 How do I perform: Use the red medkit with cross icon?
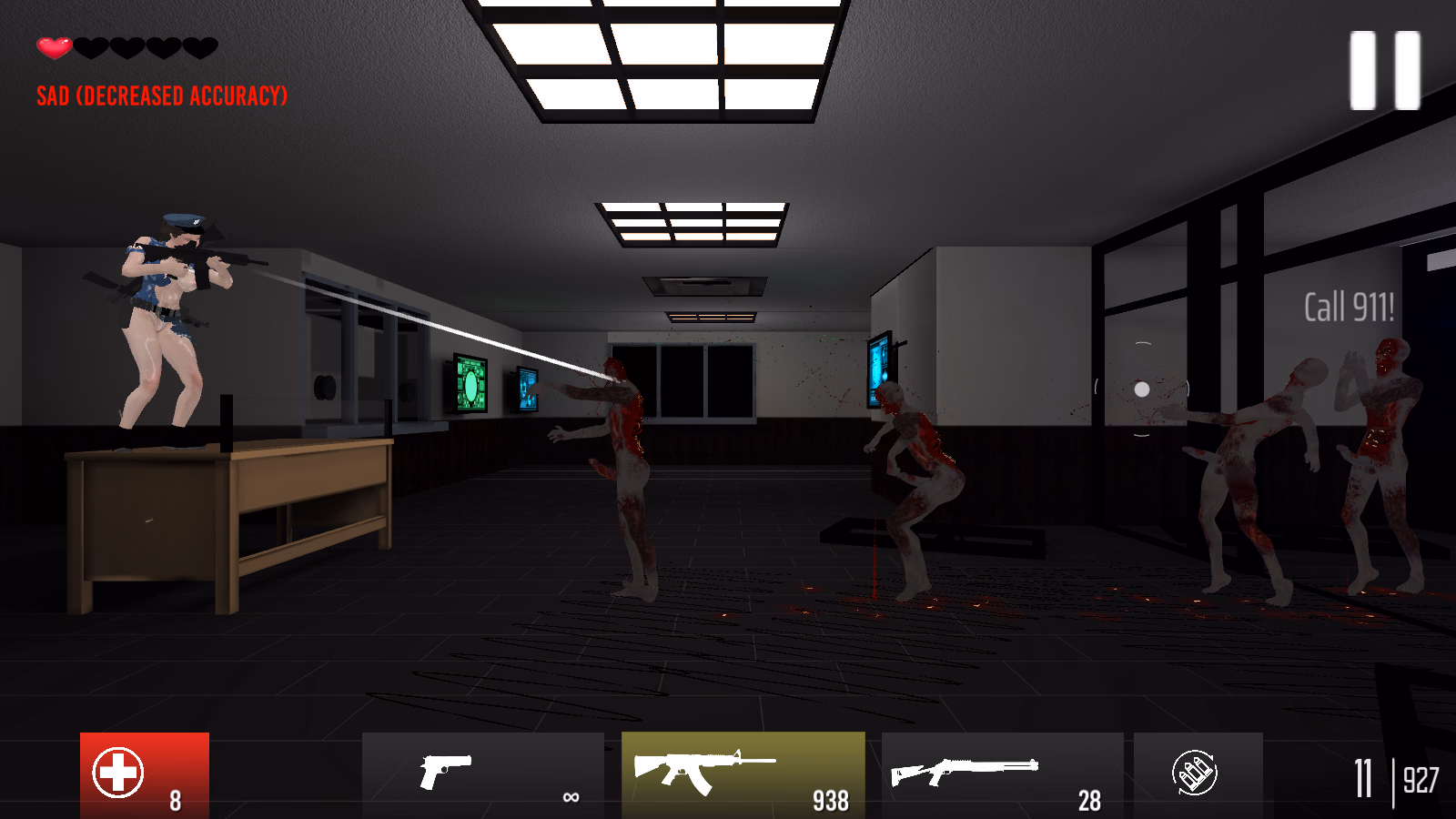[118, 772]
